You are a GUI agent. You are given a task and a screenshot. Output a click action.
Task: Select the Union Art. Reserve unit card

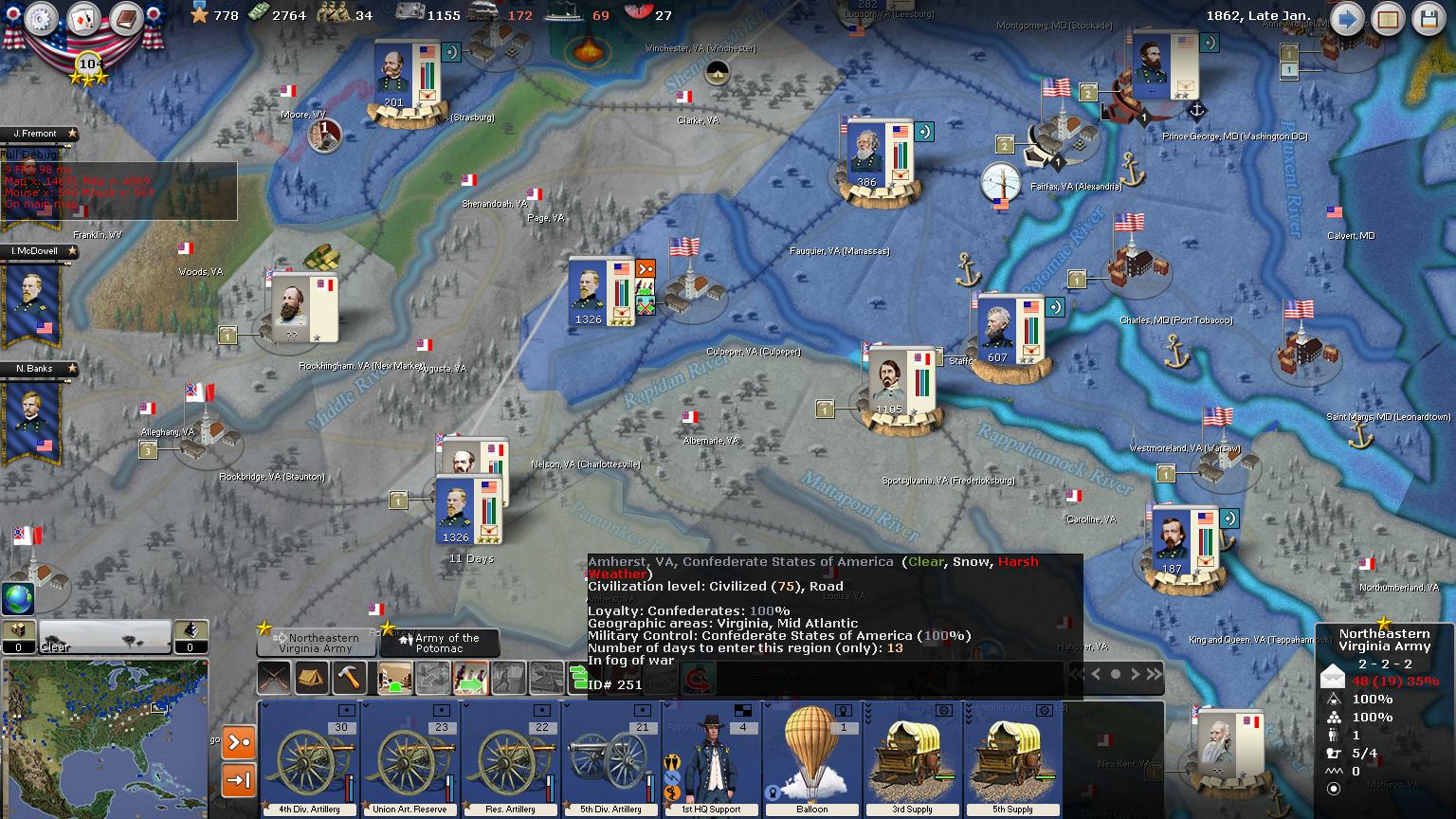click(410, 758)
